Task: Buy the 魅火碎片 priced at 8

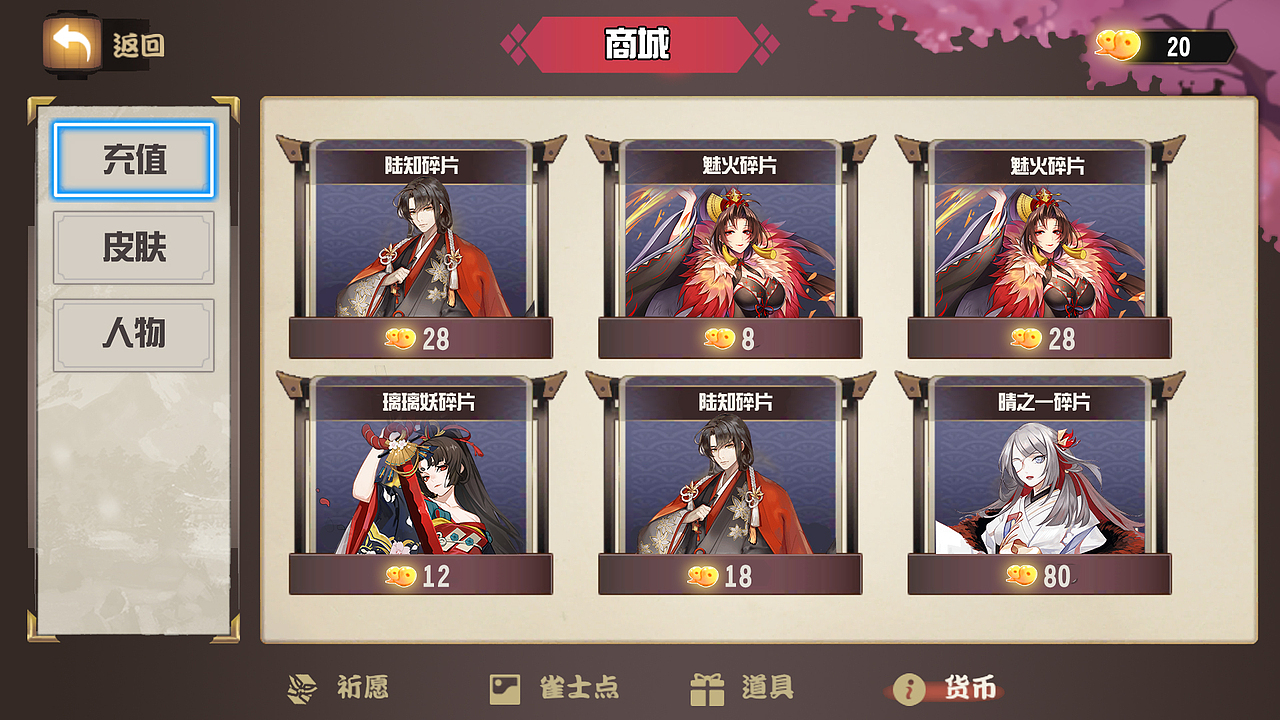Action: 727,340
